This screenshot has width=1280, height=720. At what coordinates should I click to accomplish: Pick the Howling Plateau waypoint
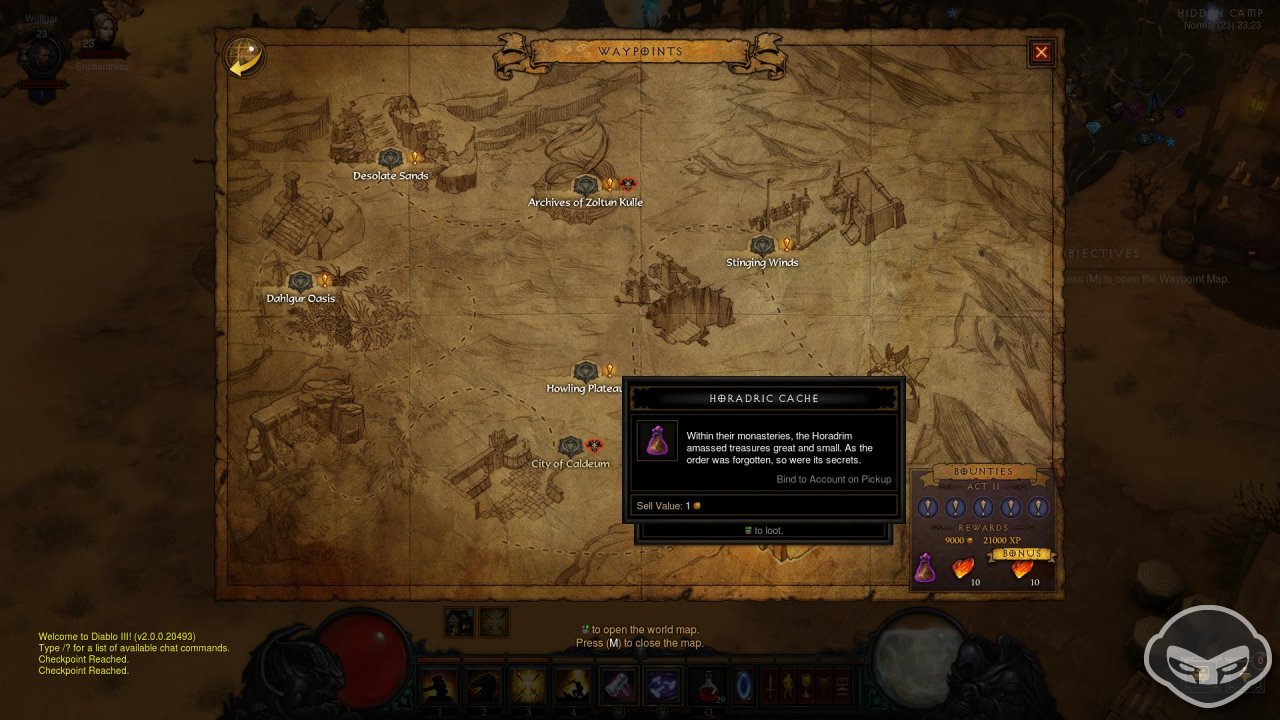585,371
